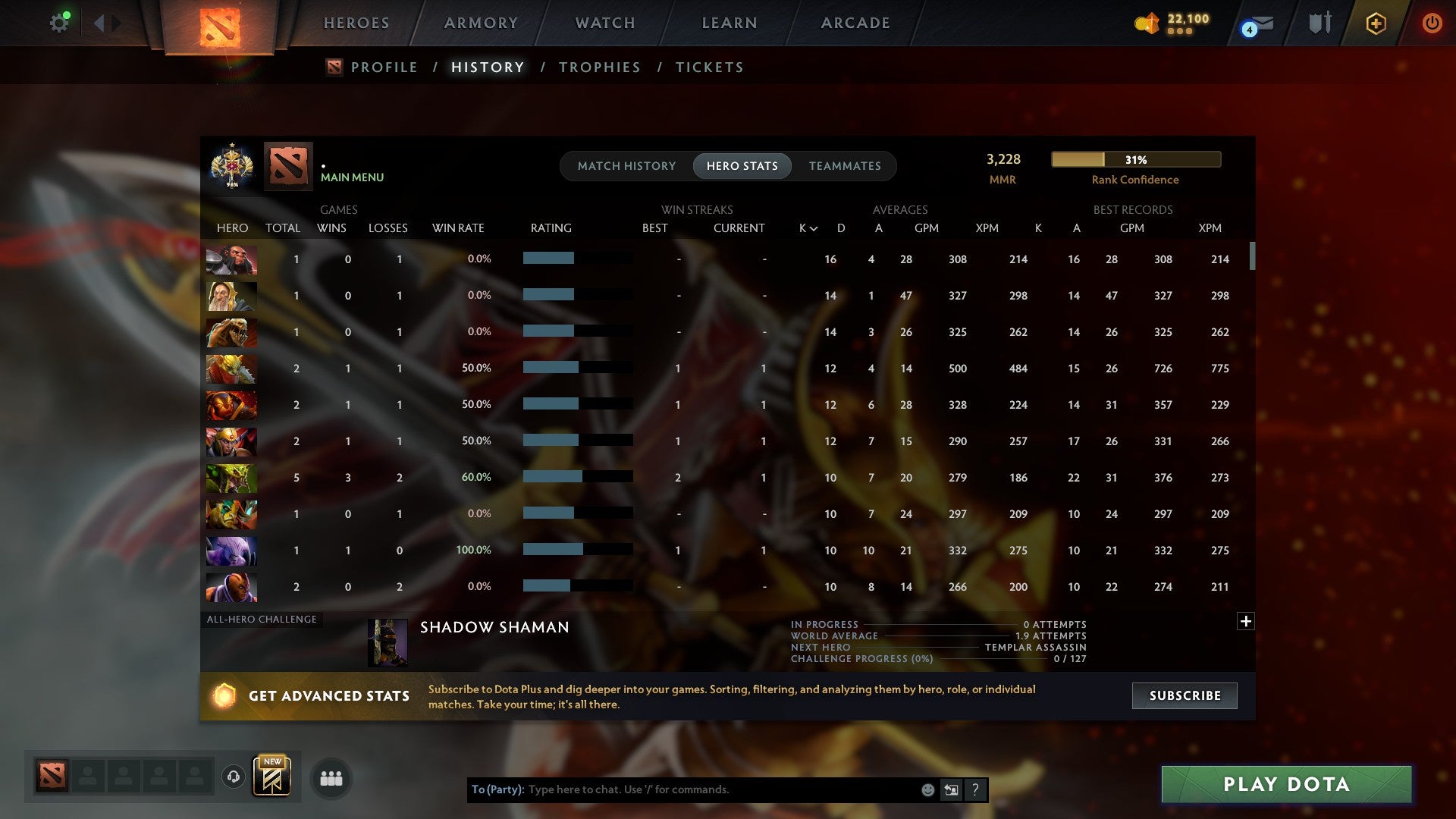Click the Rank Confidence progress bar
Screen dimensions: 1456x819
1135,159
